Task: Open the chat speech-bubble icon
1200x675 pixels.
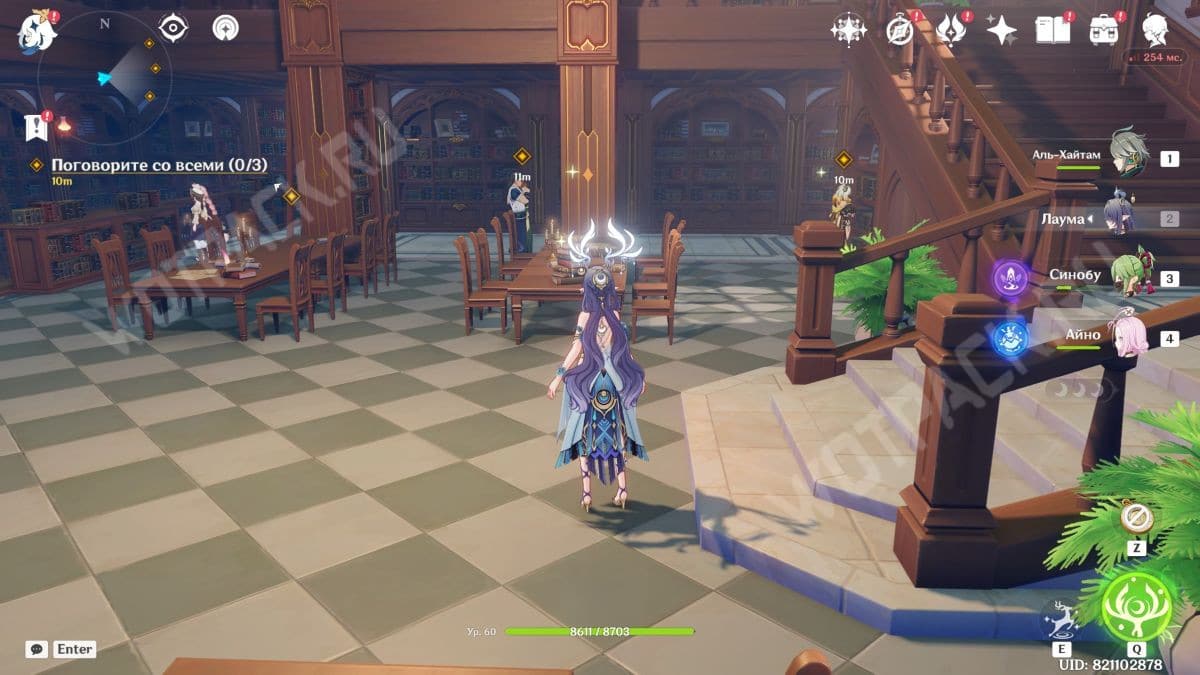Action: coord(37,649)
